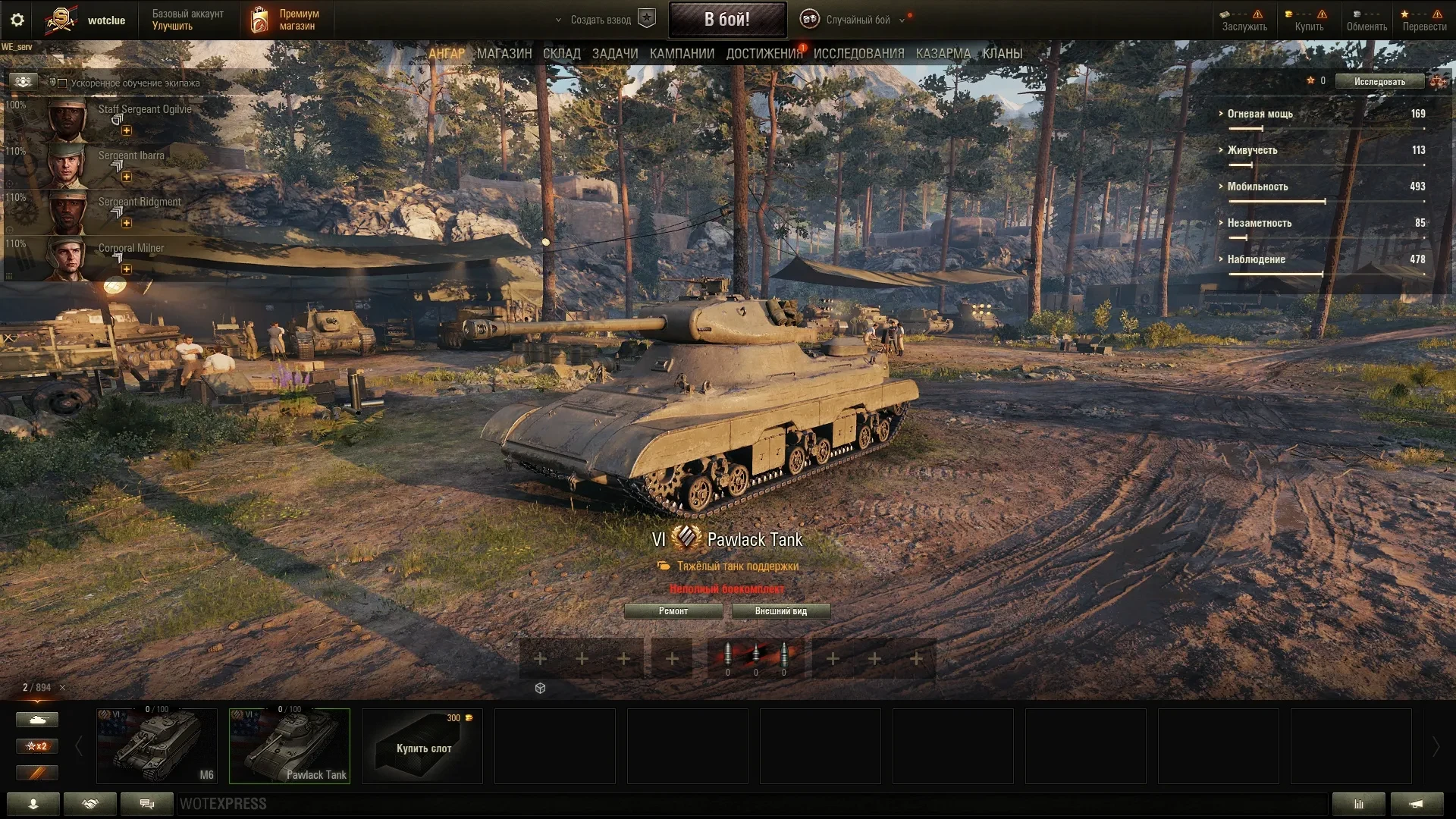Open Внешний вид appearance customization

(780, 611)
